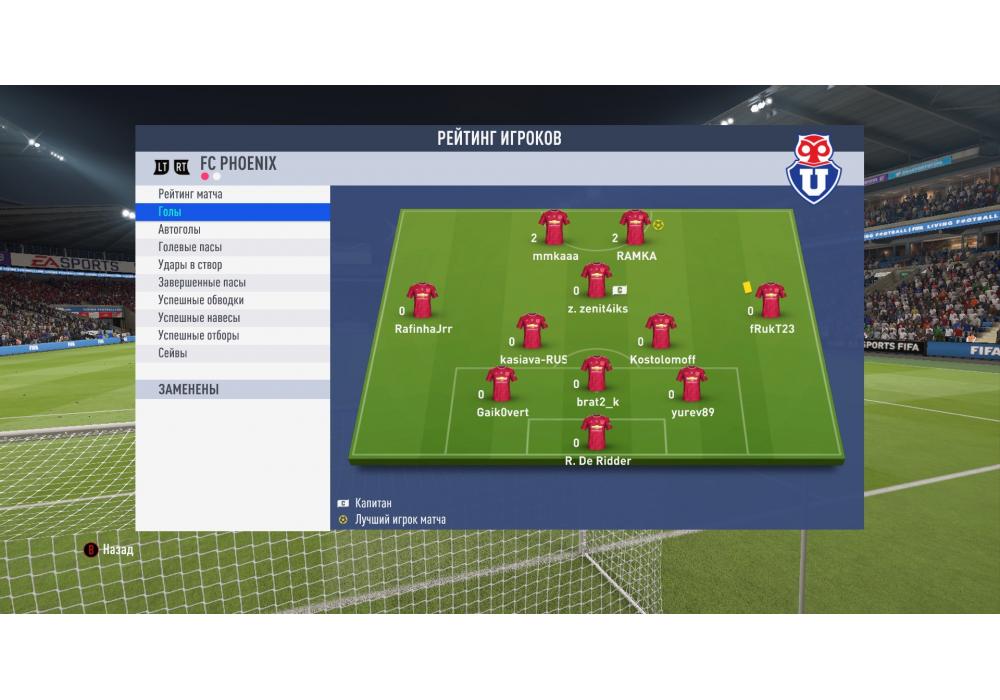
Task: Pick the Успешные отборы entry
Action: pyautogui.click(x=232, y=335)
